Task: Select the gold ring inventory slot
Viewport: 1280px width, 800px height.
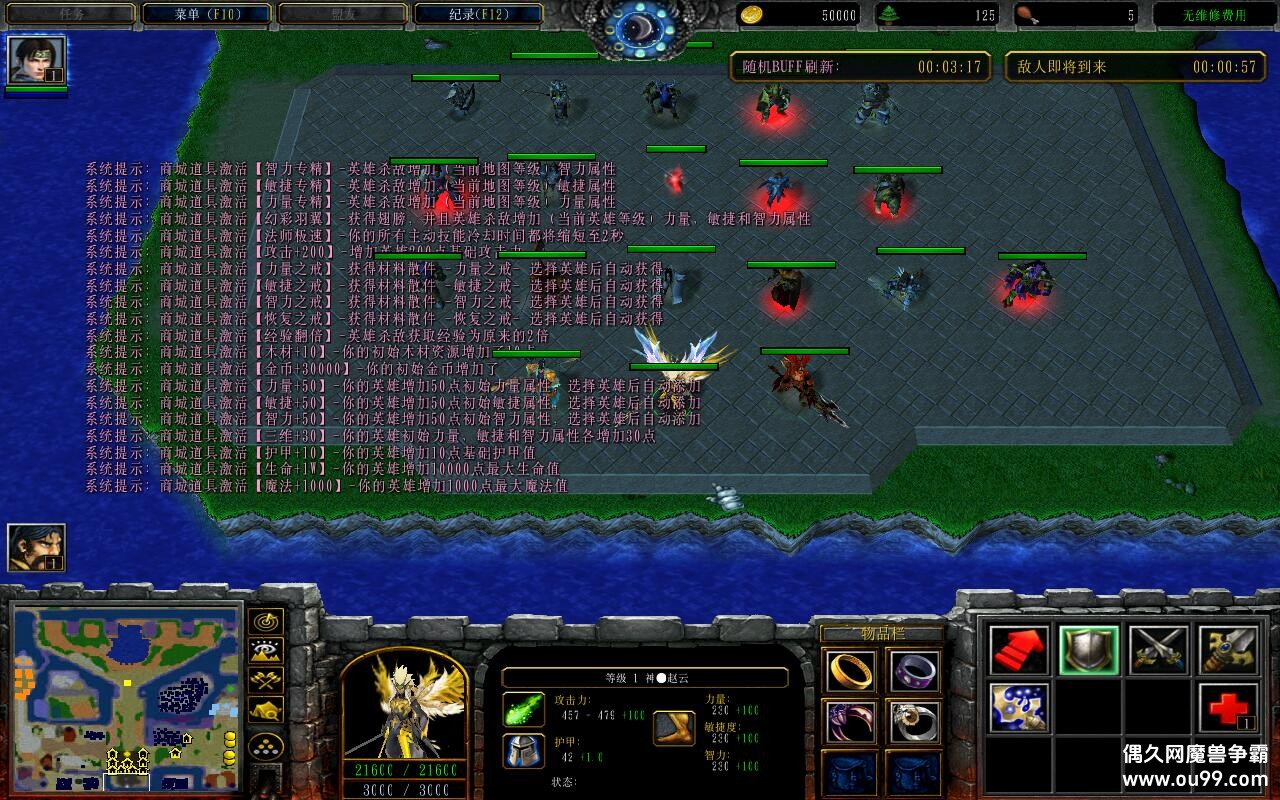Action: pos(851,670)
